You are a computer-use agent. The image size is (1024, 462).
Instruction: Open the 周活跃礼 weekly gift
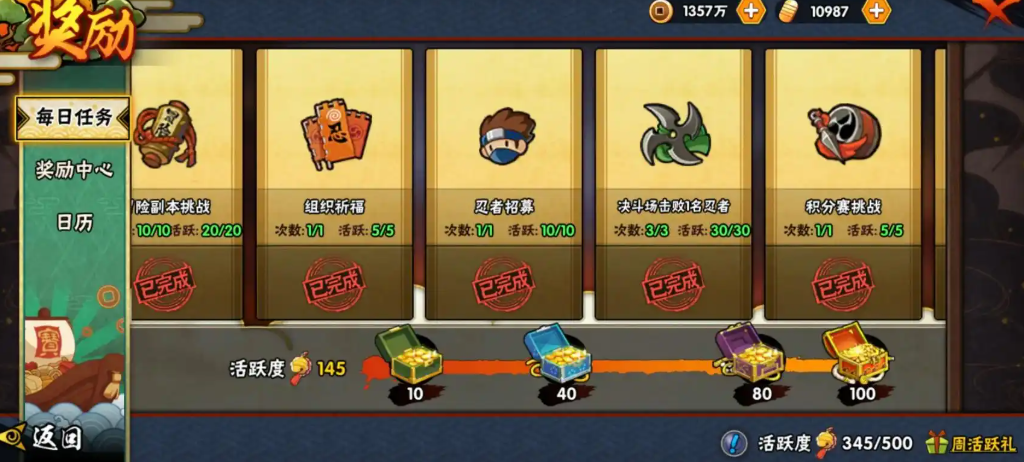tap(969, 443)
